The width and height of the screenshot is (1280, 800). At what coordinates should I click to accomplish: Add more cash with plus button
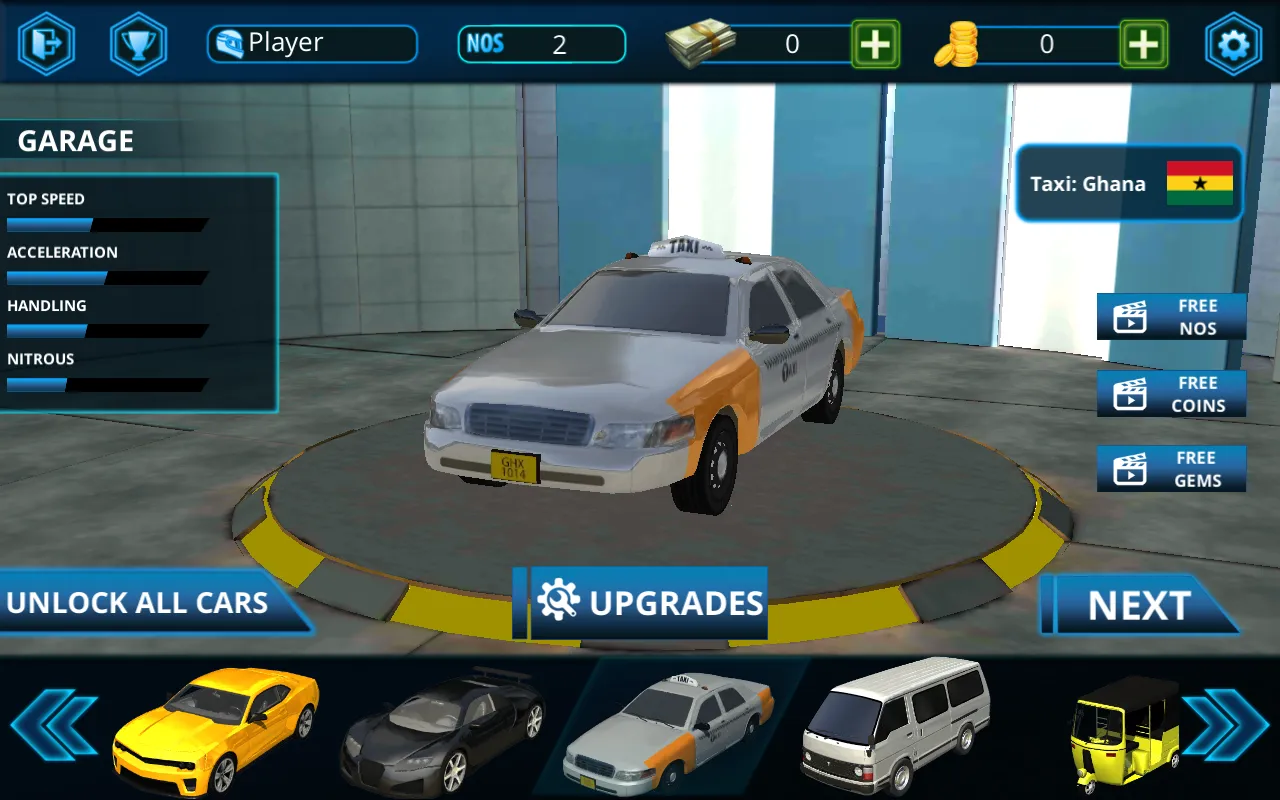[x=875, y=45]
